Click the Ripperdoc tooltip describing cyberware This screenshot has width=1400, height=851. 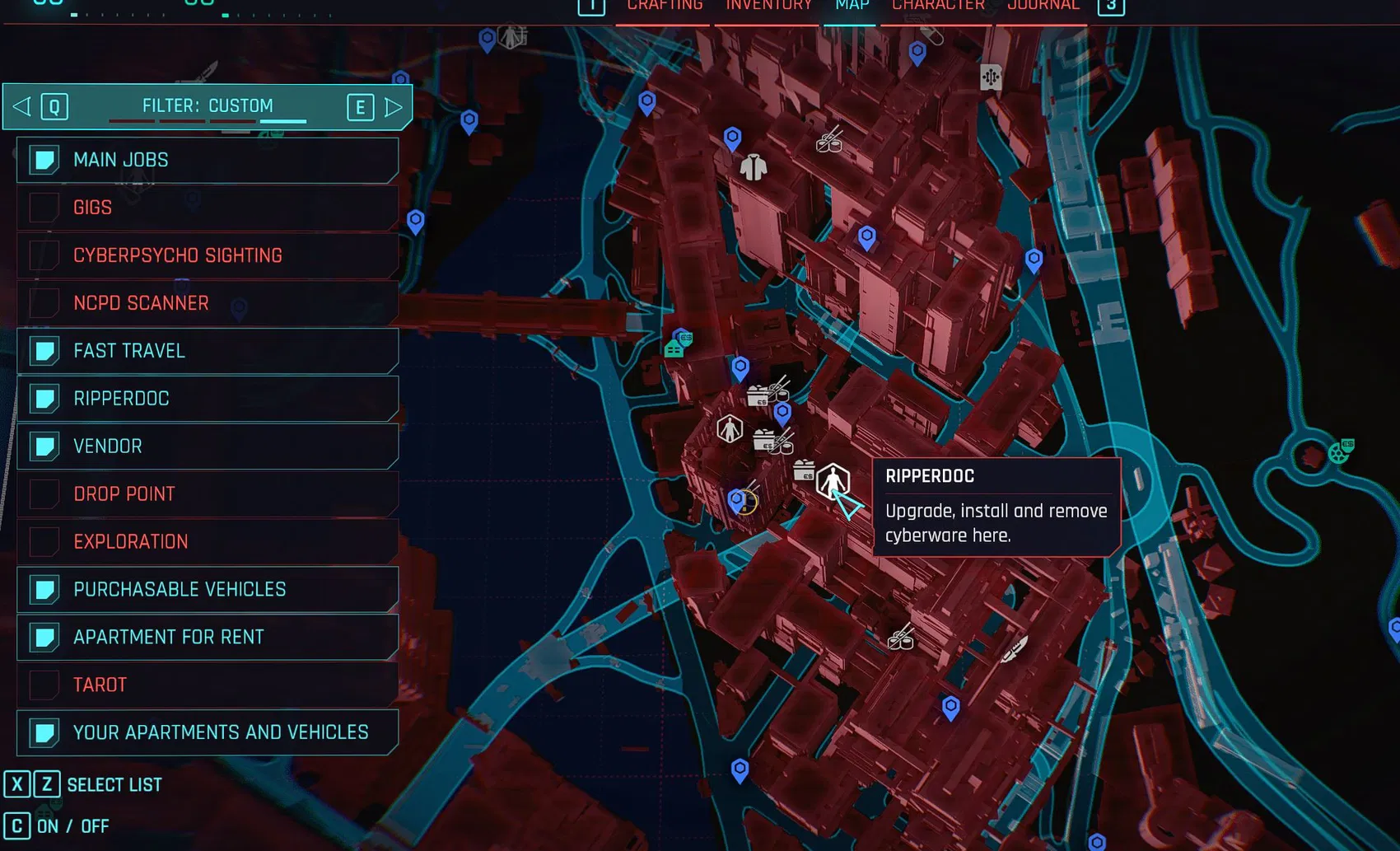pos(995,507)
